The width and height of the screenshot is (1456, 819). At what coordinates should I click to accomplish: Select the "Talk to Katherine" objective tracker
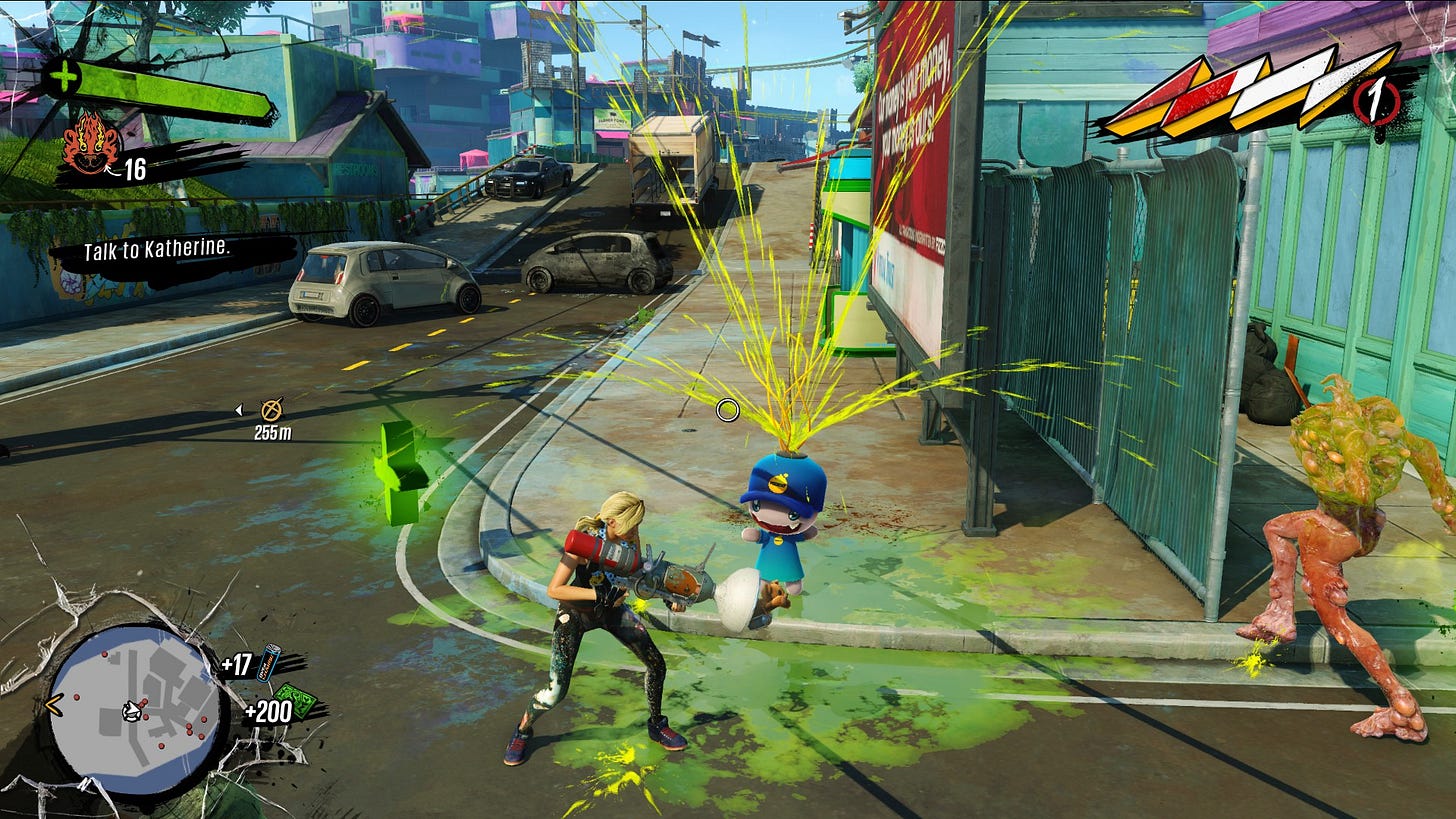[x=158, y=250]
